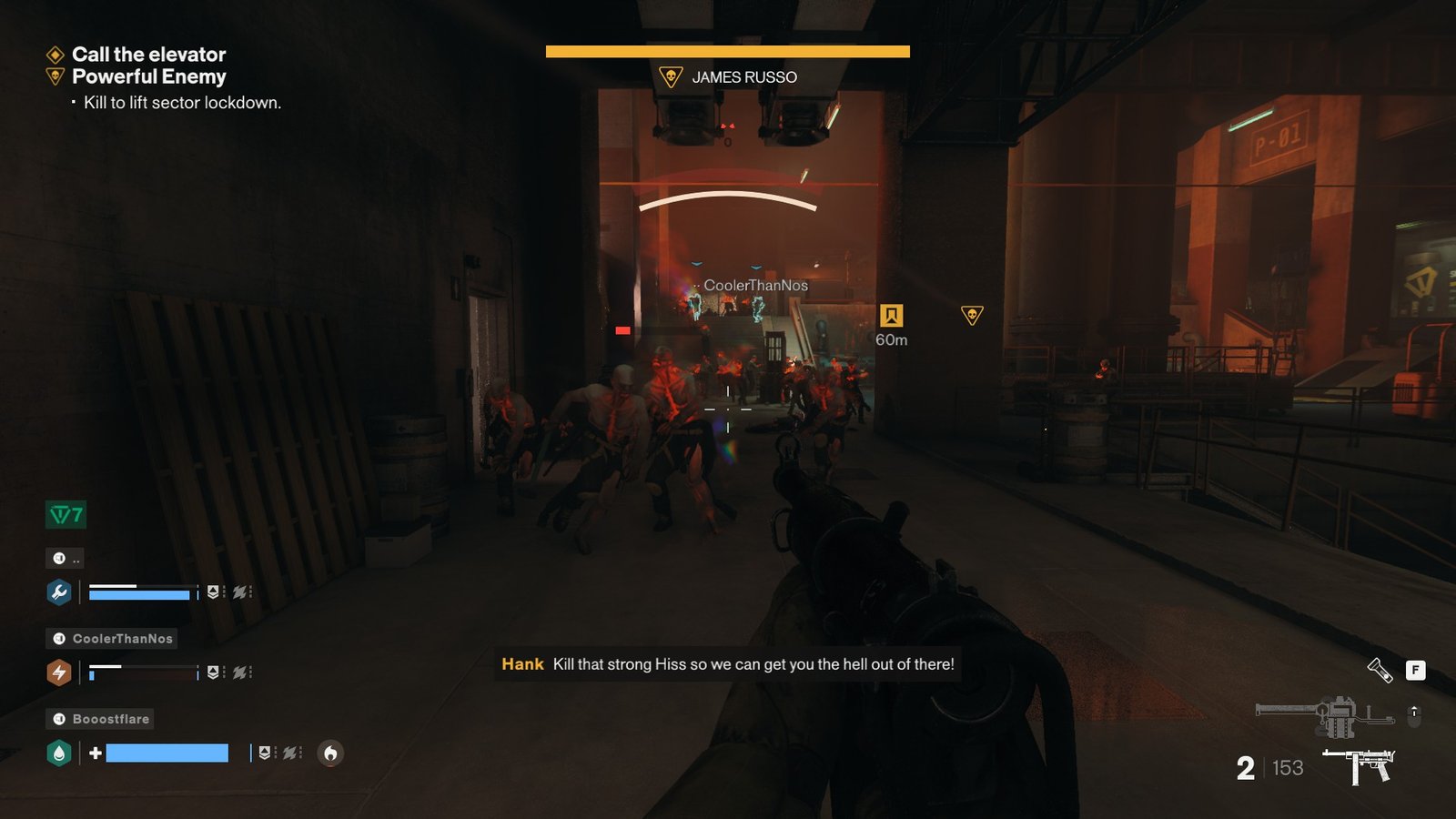Image resolution: width=1456 pixels, height=819 pixels.
Task: Select the green water drop Splash Kit icon
Action: (x=59, y=753)
